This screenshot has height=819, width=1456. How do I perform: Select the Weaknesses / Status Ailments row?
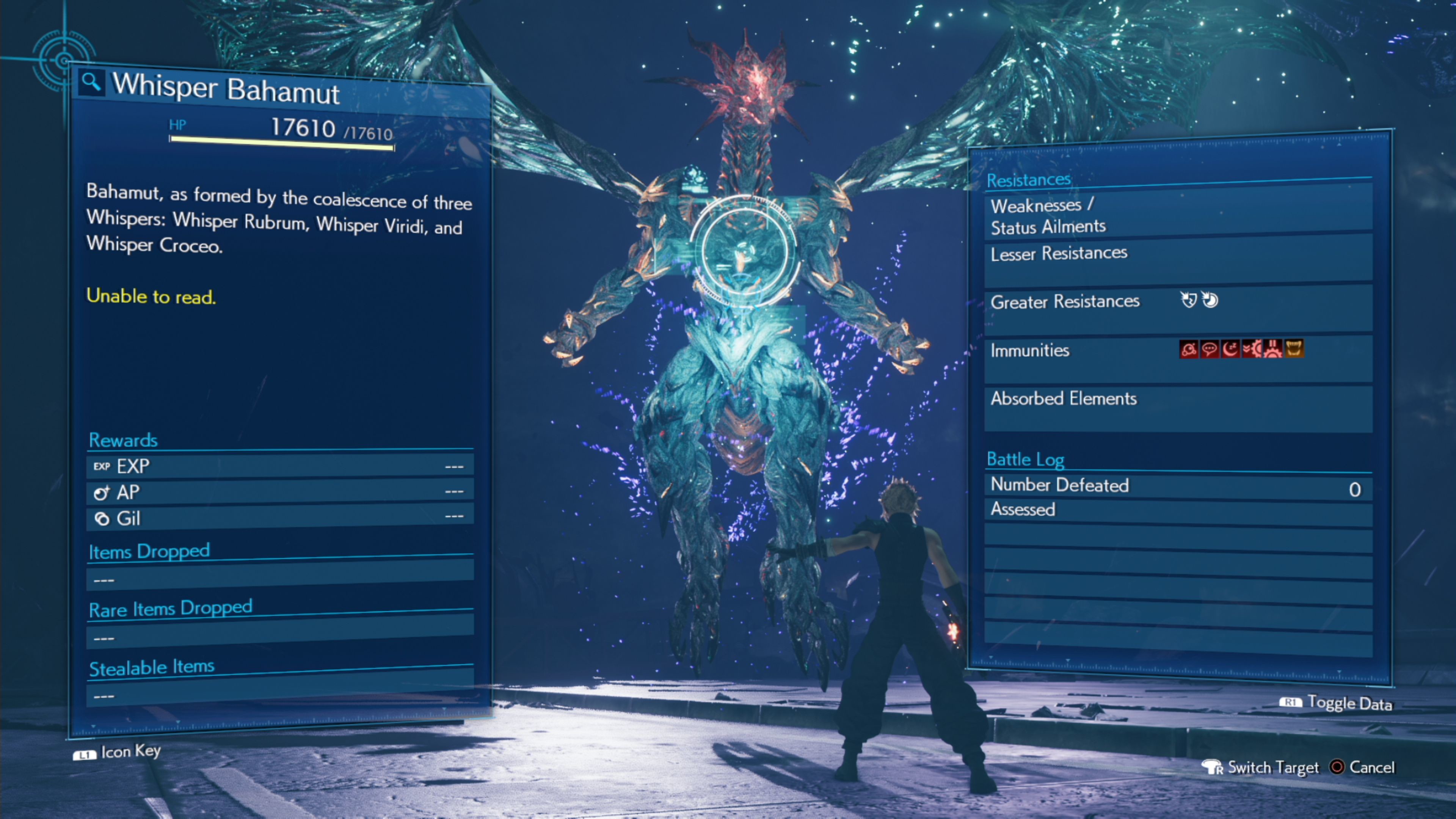[x=1178, y=215]
